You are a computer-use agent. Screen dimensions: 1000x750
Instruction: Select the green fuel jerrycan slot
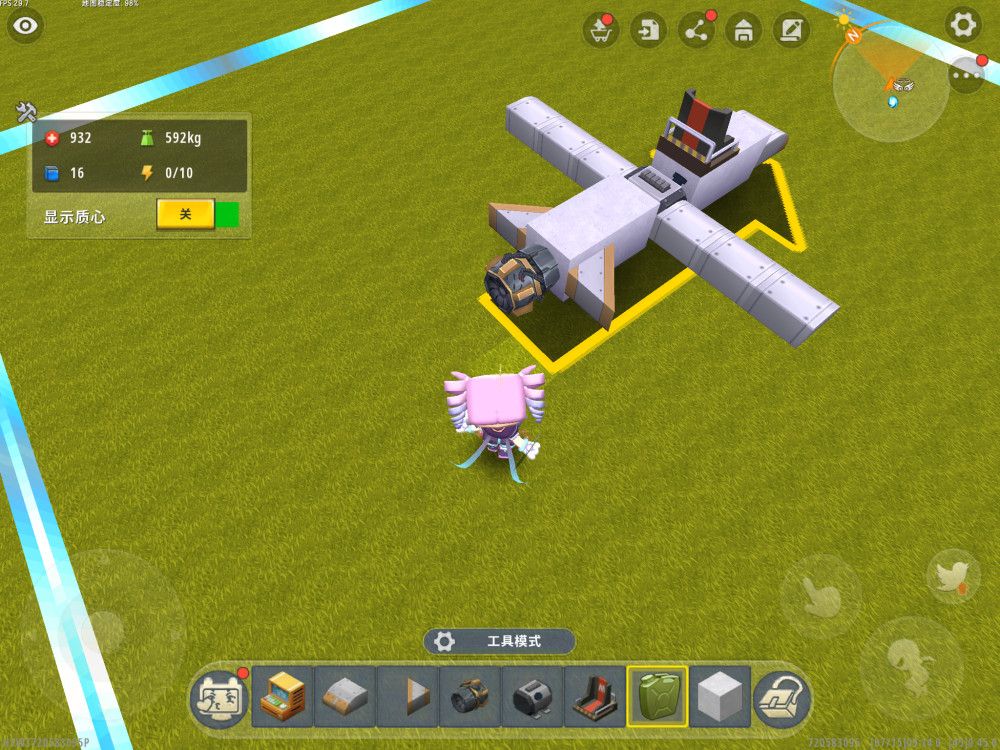(657, 696)
